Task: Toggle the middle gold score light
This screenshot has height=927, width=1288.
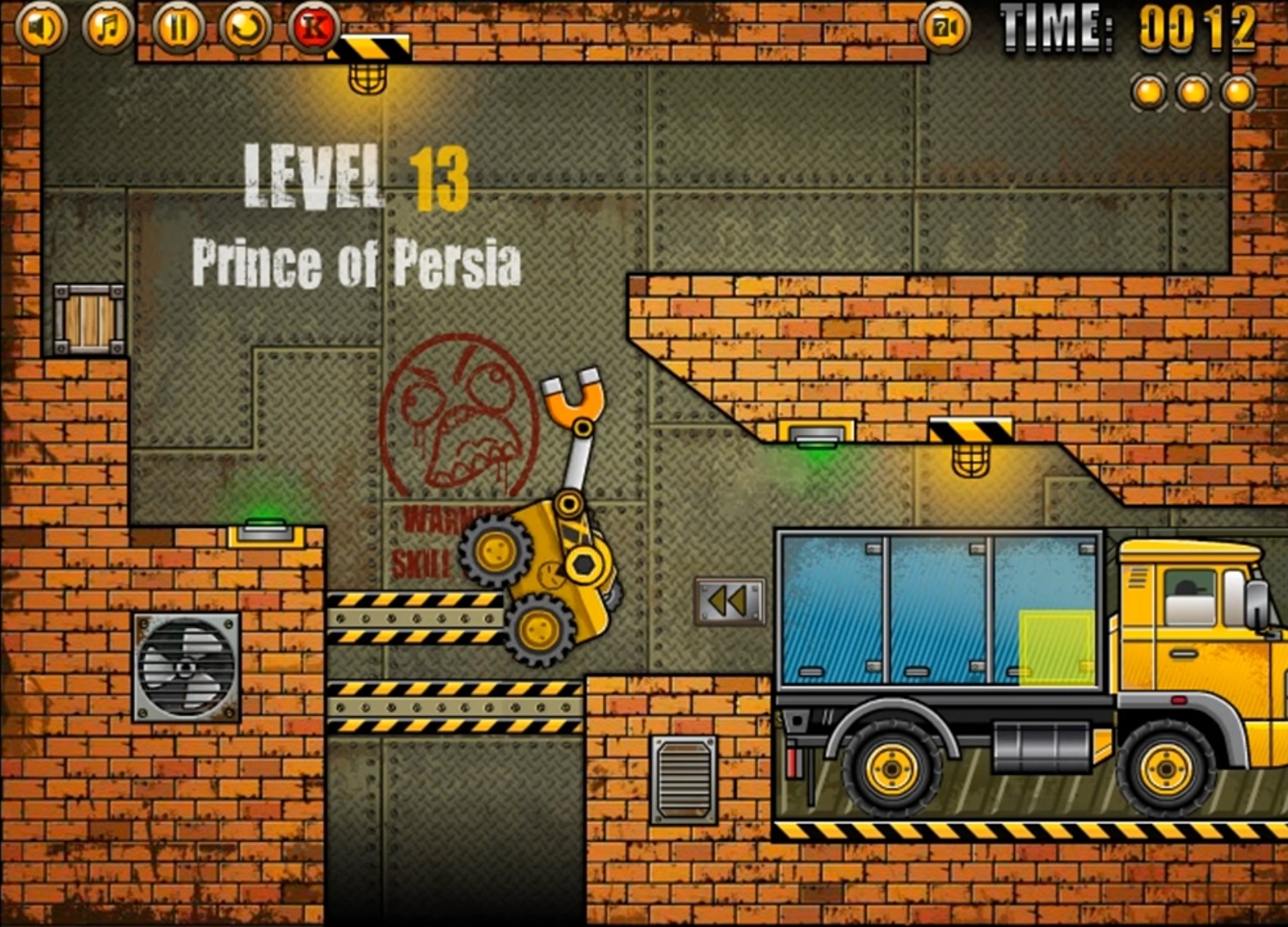Action: pos(1192,91)
